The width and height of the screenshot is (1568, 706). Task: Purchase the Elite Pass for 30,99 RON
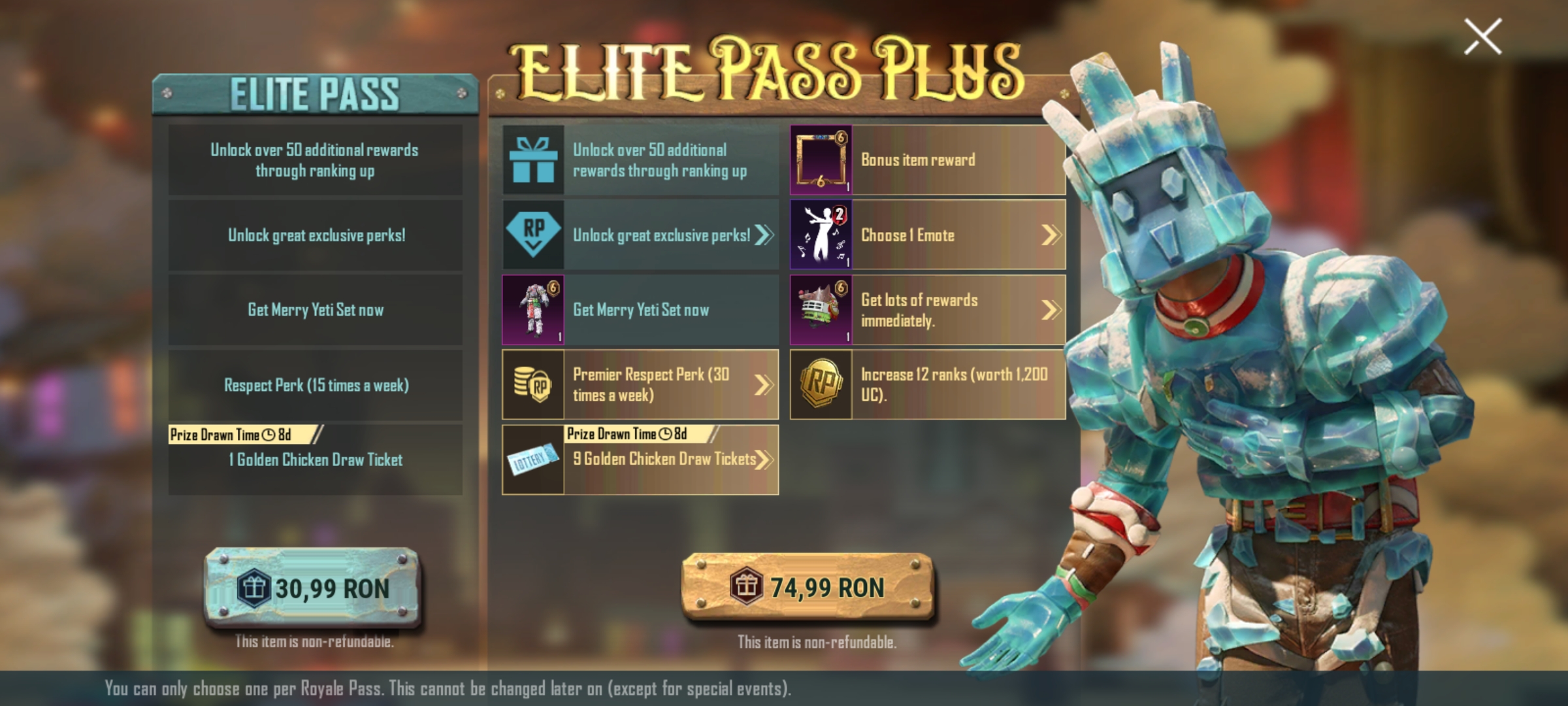coord(316,588)
